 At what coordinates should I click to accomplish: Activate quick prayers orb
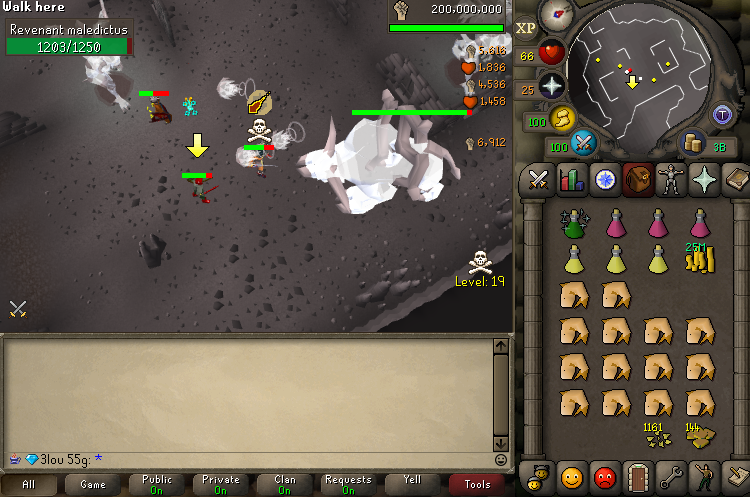(x=552, y=86)
